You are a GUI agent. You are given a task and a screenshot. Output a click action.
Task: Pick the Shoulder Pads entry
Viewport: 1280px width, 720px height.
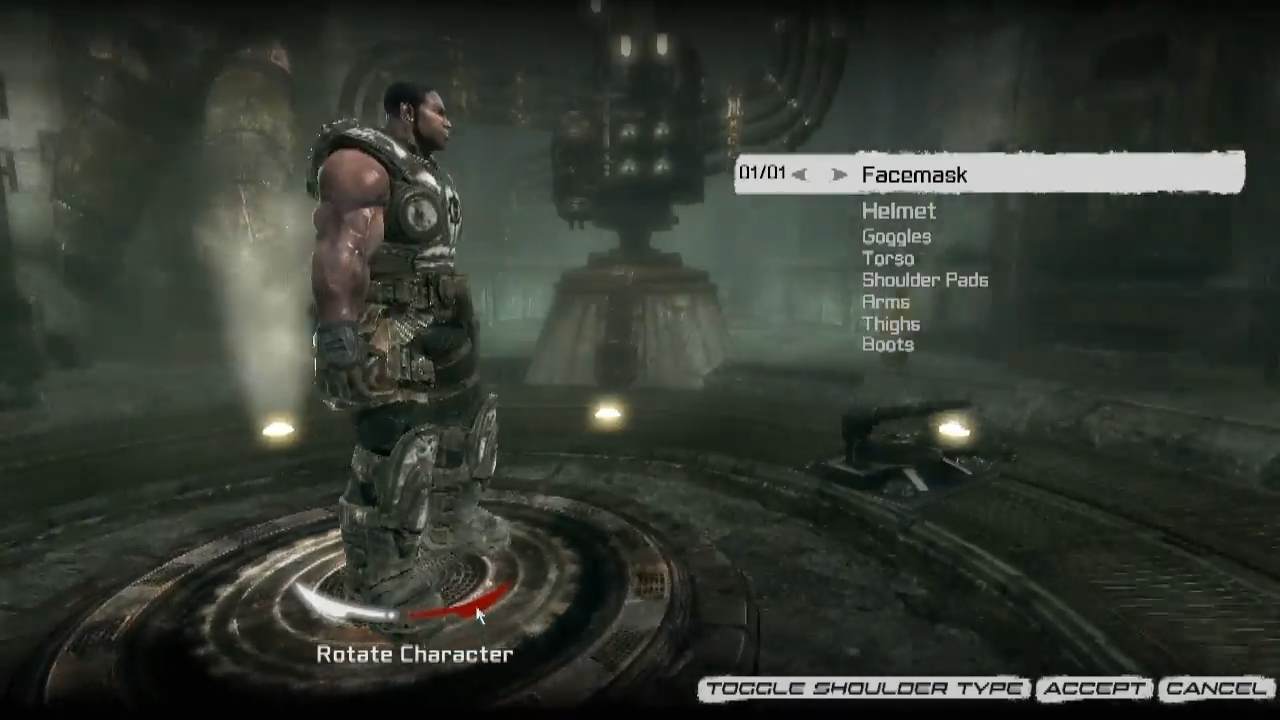[924, 280]
